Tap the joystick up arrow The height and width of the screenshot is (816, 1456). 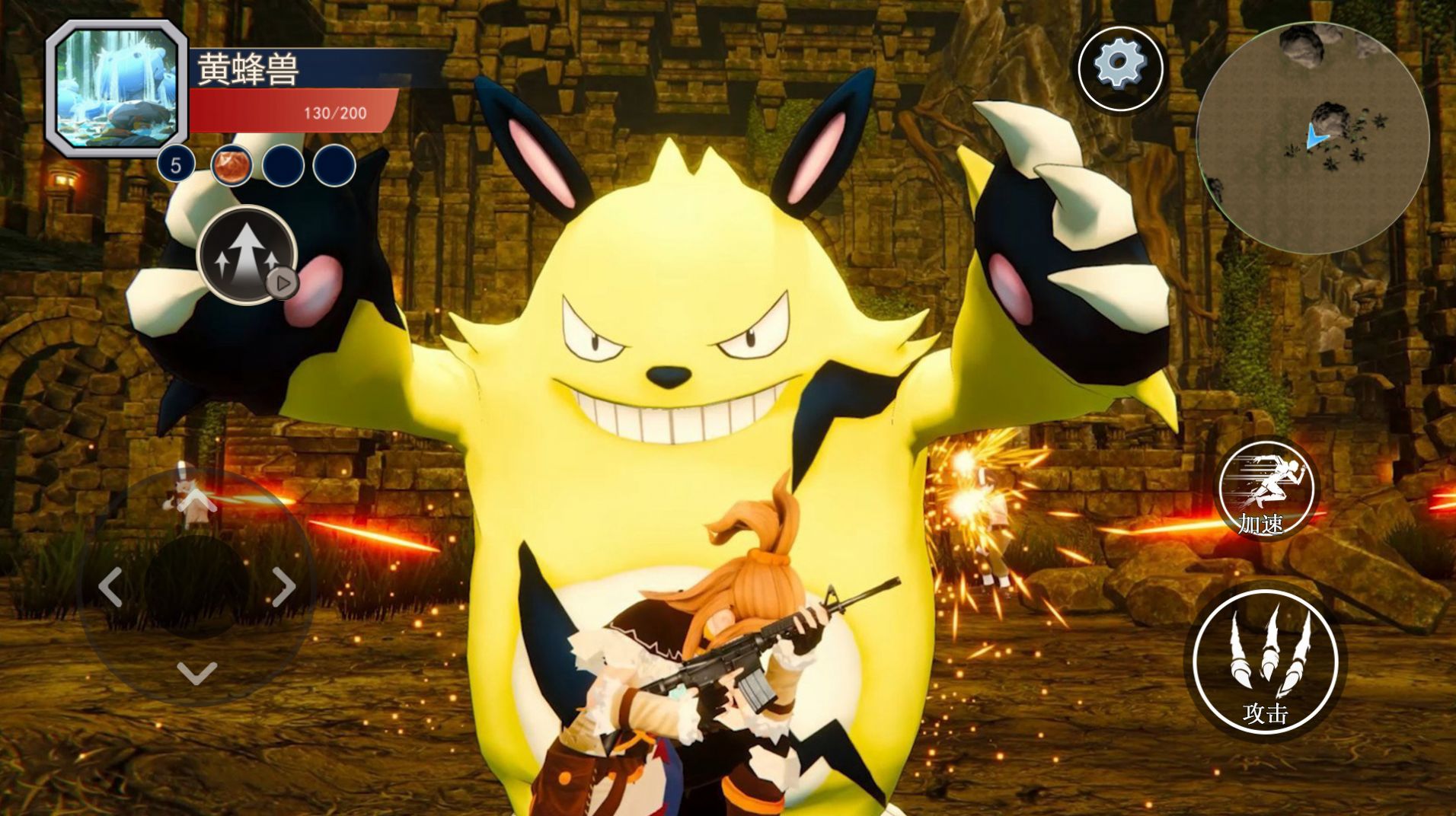coord(197,500)
